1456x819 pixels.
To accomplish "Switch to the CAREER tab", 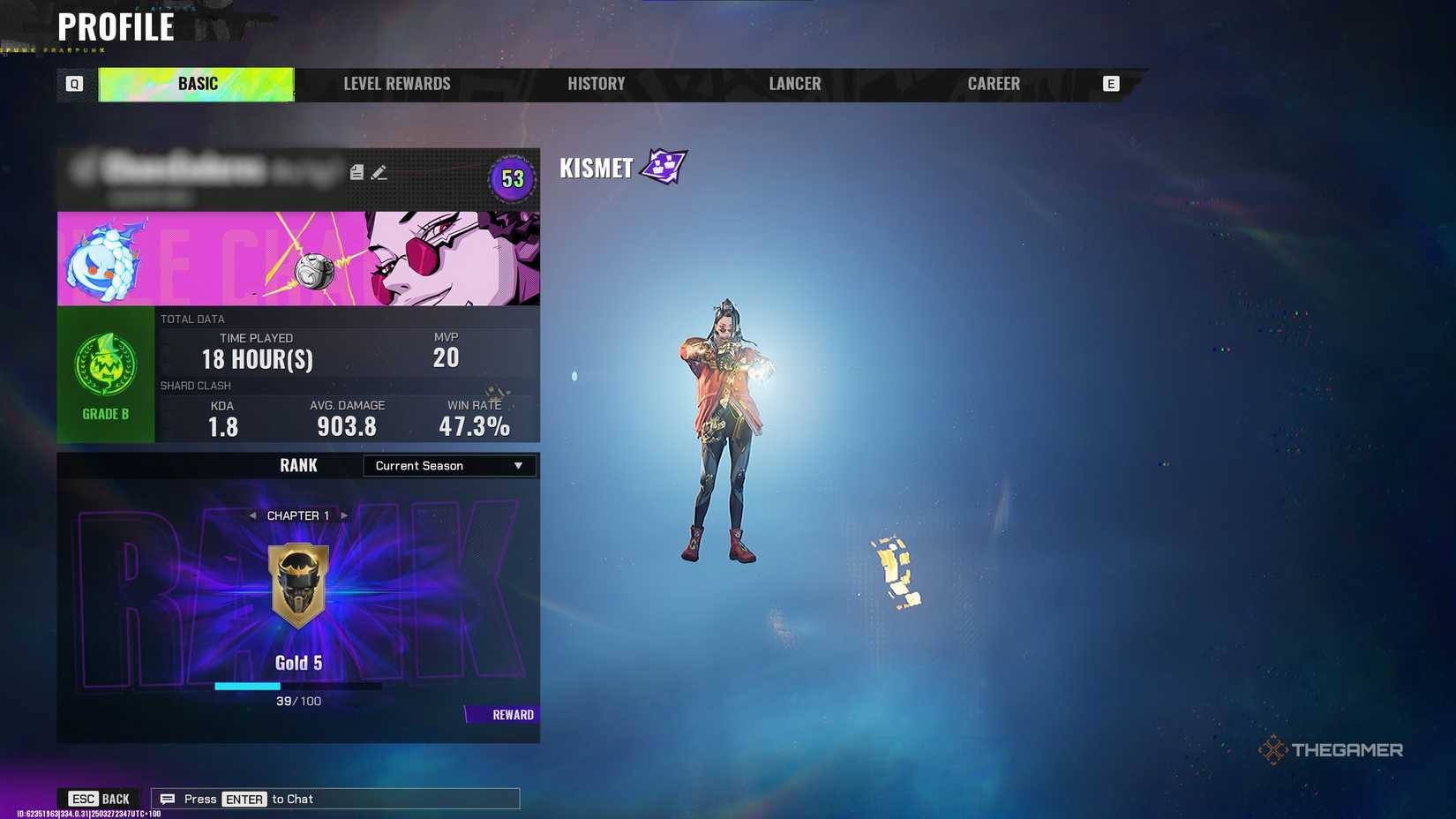I will click(994, 84).
